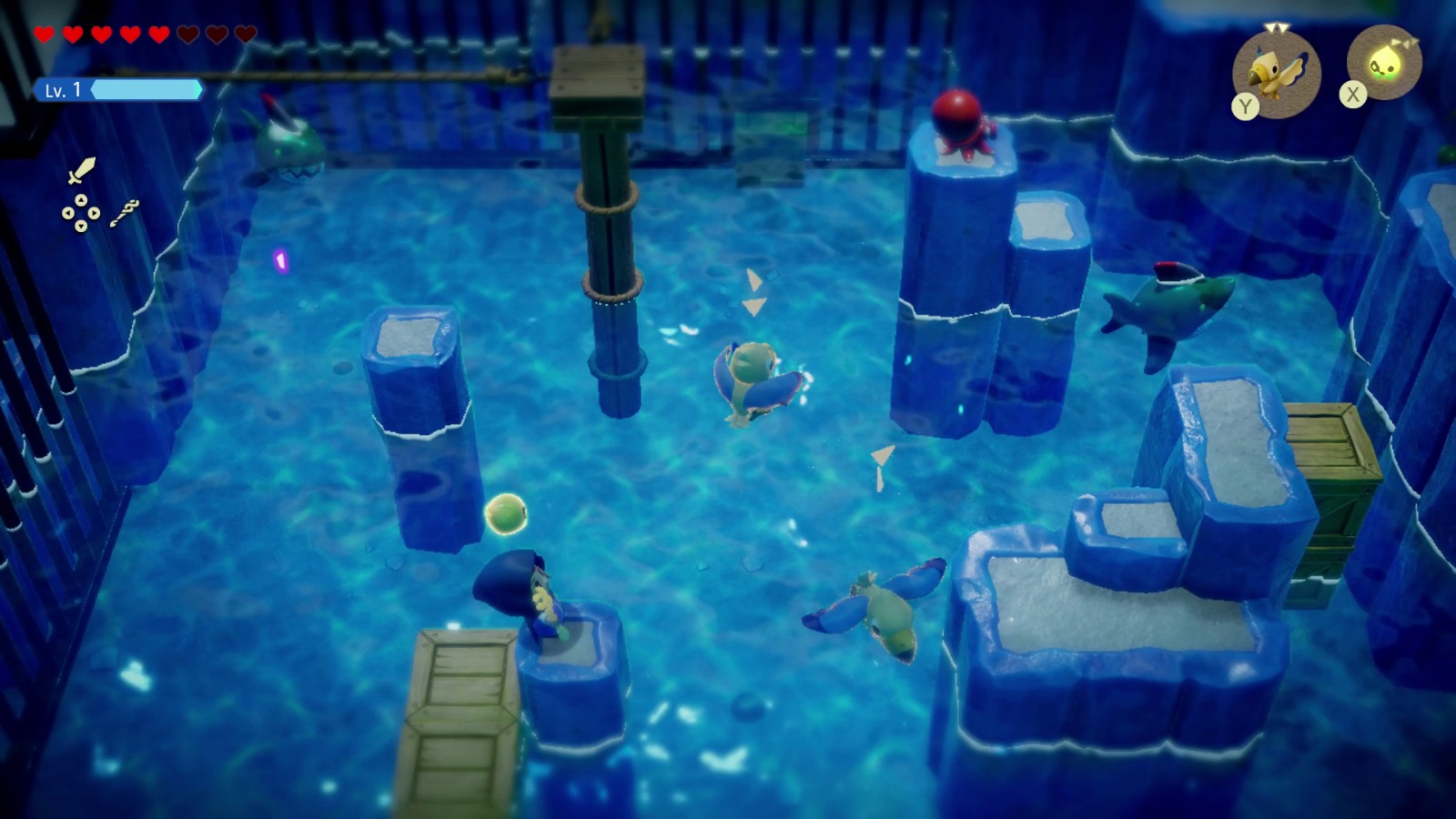Screen dimensions: 1456x819
Task: Click the right arrow of the d-pad indicator
Action: pos(94,213)
